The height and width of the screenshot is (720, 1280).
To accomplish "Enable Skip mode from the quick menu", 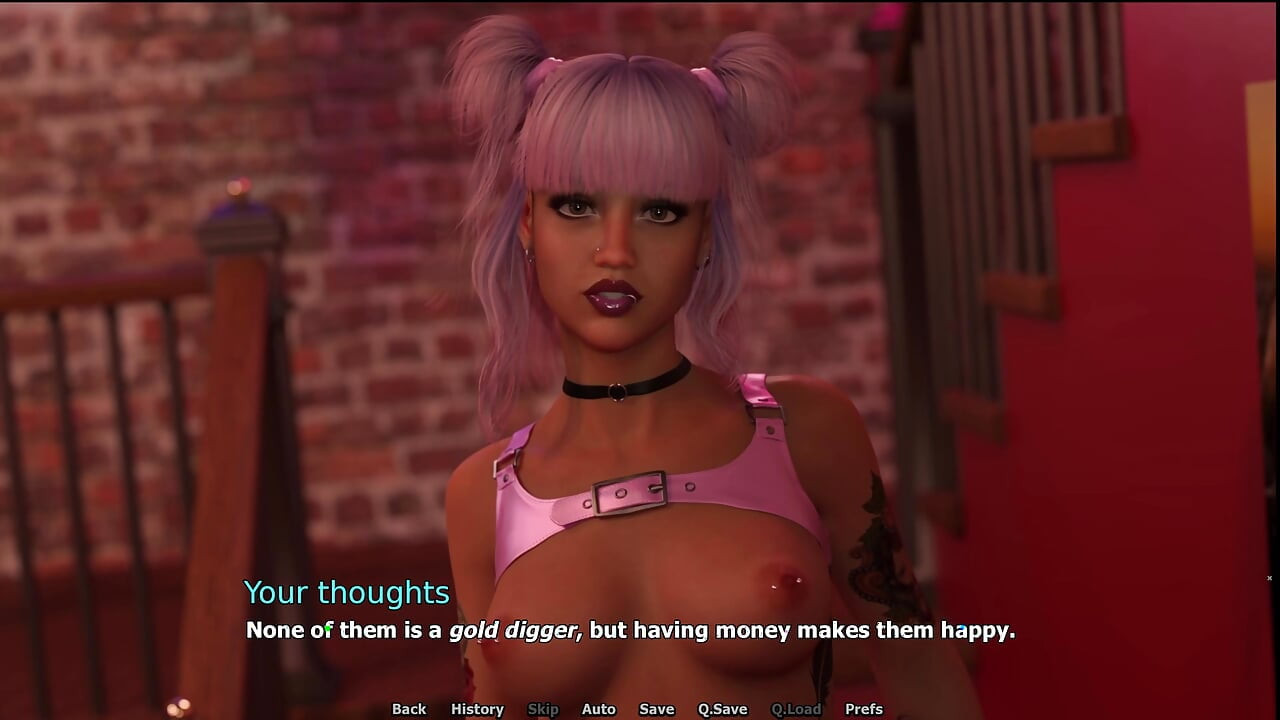I will point(543,709).
